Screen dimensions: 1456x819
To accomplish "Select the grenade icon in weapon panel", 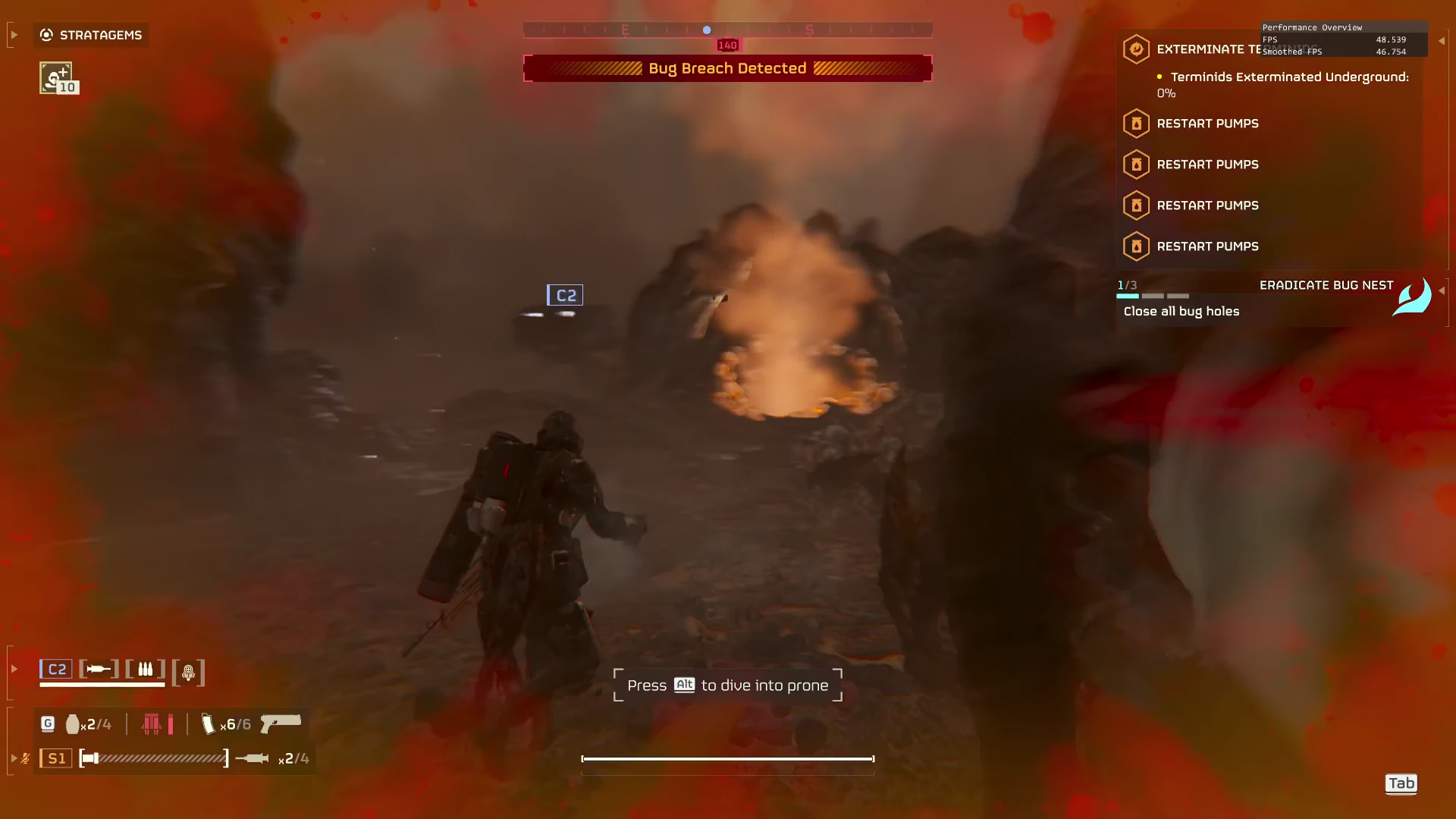I will point(73,724).
